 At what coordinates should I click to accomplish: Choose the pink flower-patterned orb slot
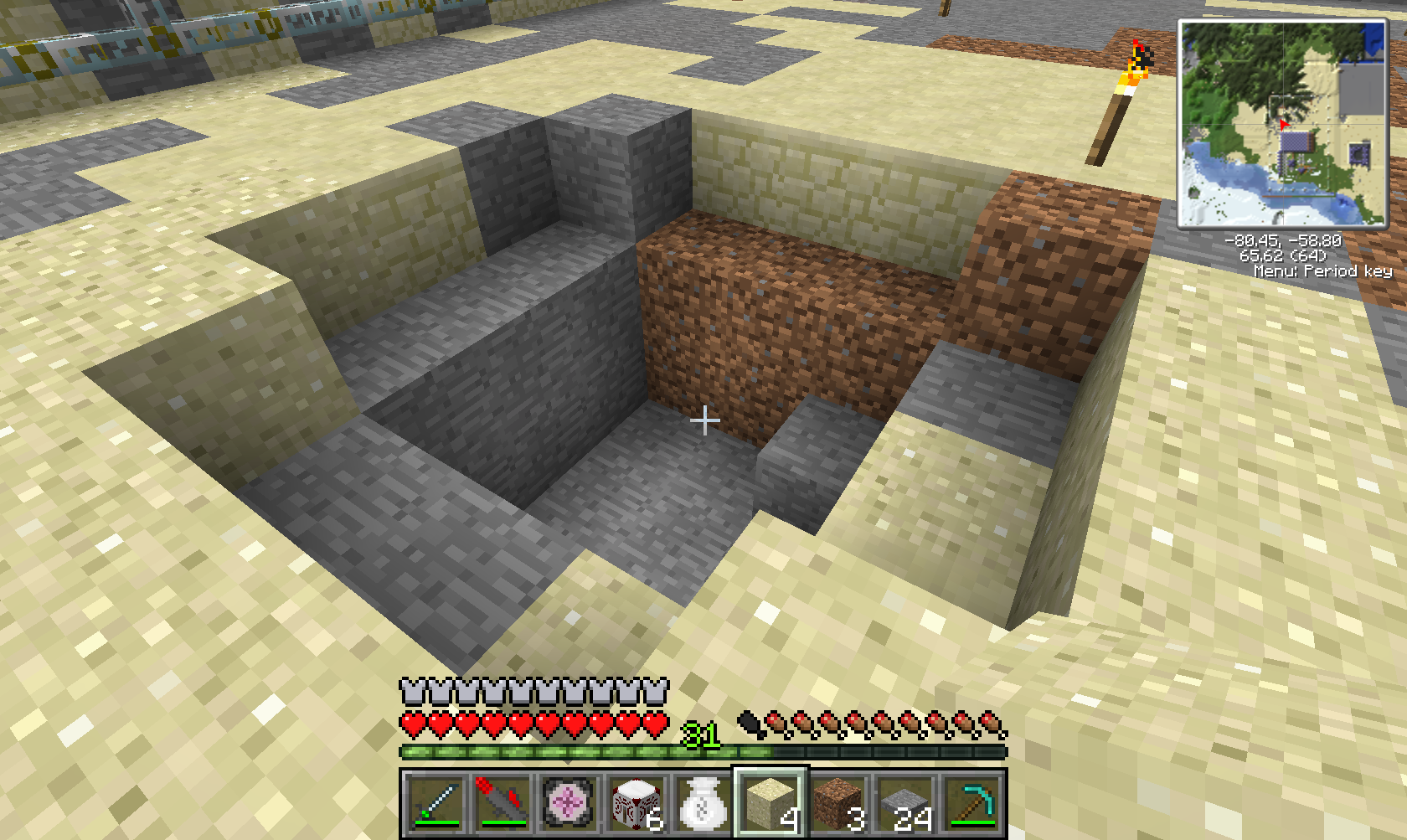(x=569, y=803)
